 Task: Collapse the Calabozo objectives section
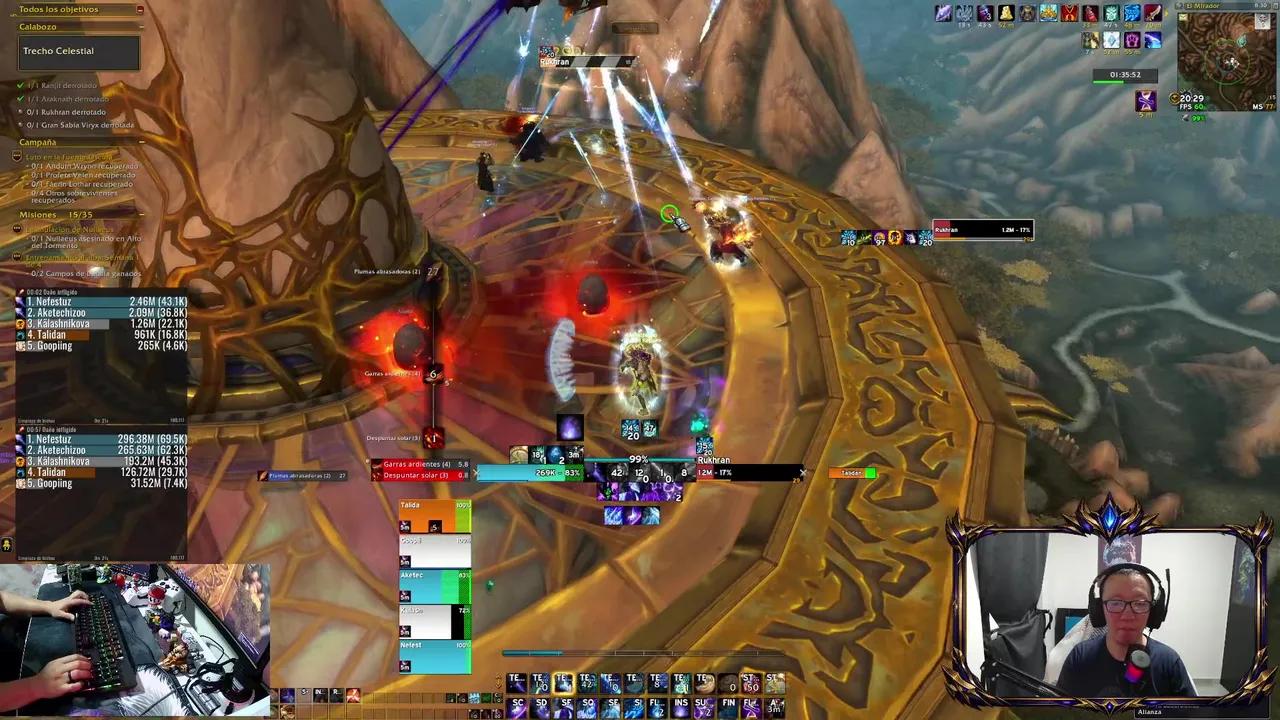[x=141, y=27]
